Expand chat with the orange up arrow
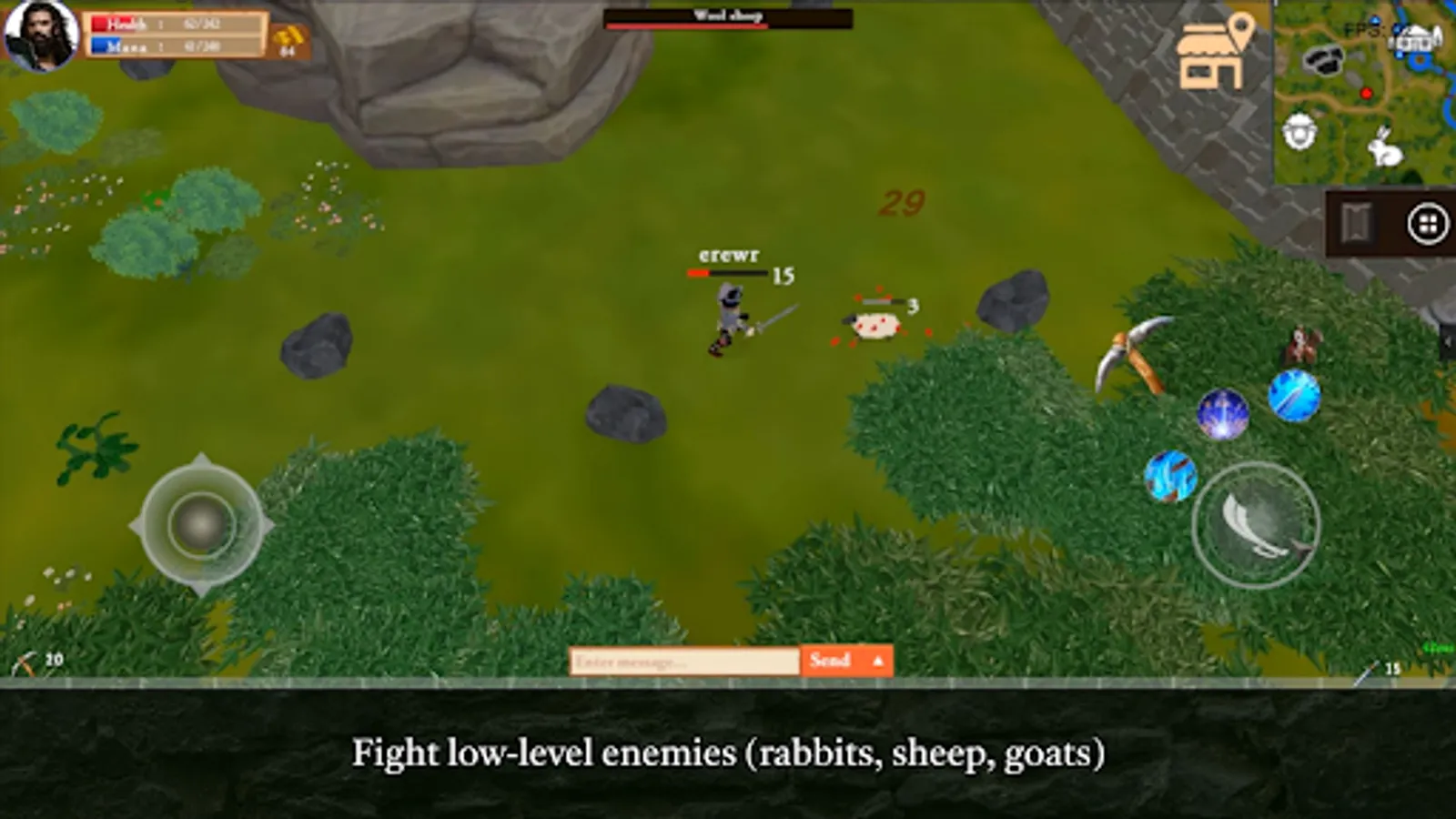This screenshot has width=1456, height=819. click(x=876, y=661)
